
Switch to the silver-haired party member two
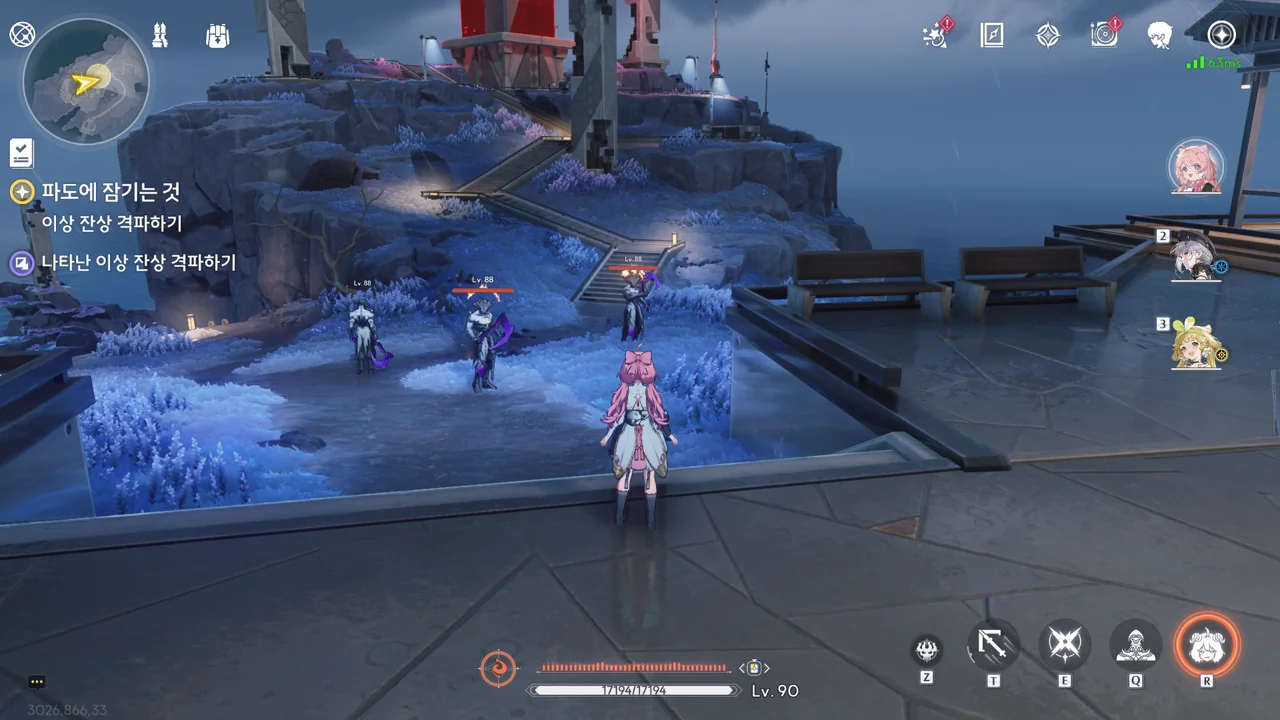1195,256
